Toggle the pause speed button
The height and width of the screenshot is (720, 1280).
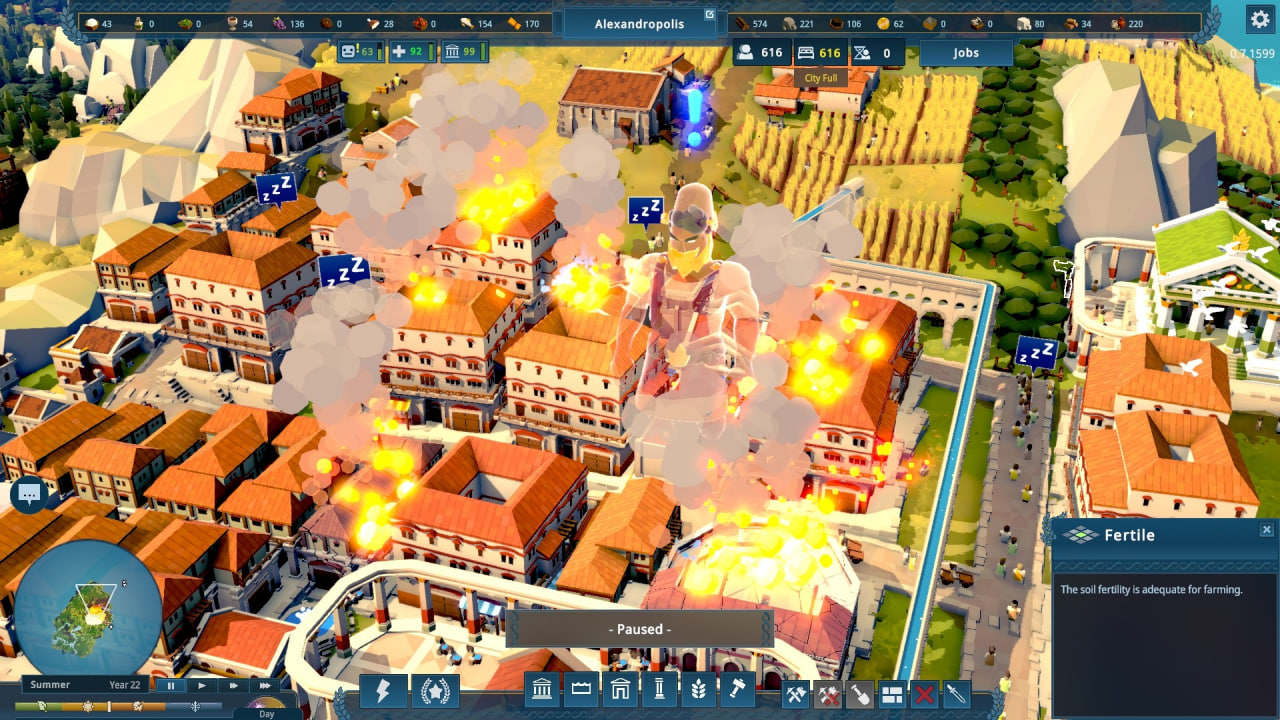[x=171, y=685]
